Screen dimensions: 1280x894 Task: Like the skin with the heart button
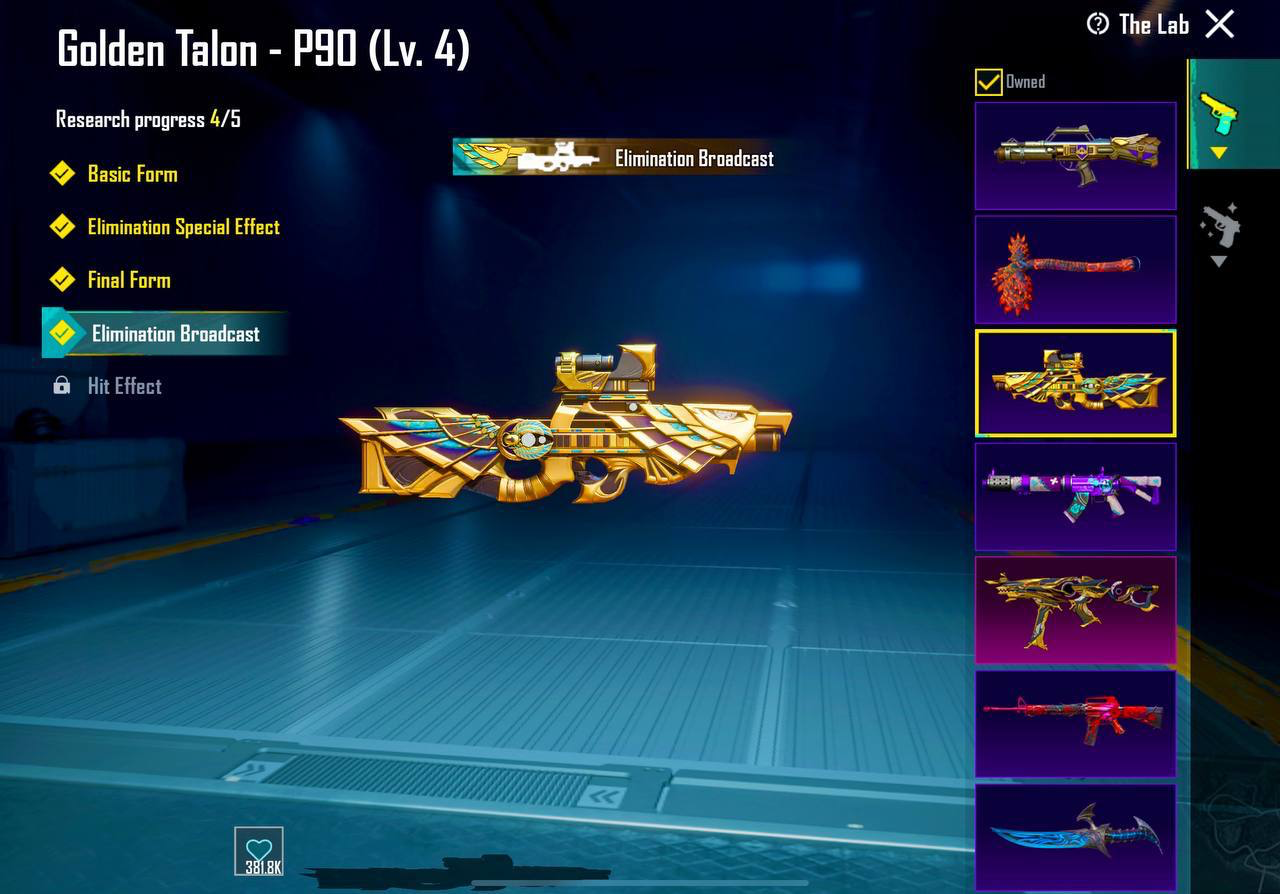pos(259,852)
